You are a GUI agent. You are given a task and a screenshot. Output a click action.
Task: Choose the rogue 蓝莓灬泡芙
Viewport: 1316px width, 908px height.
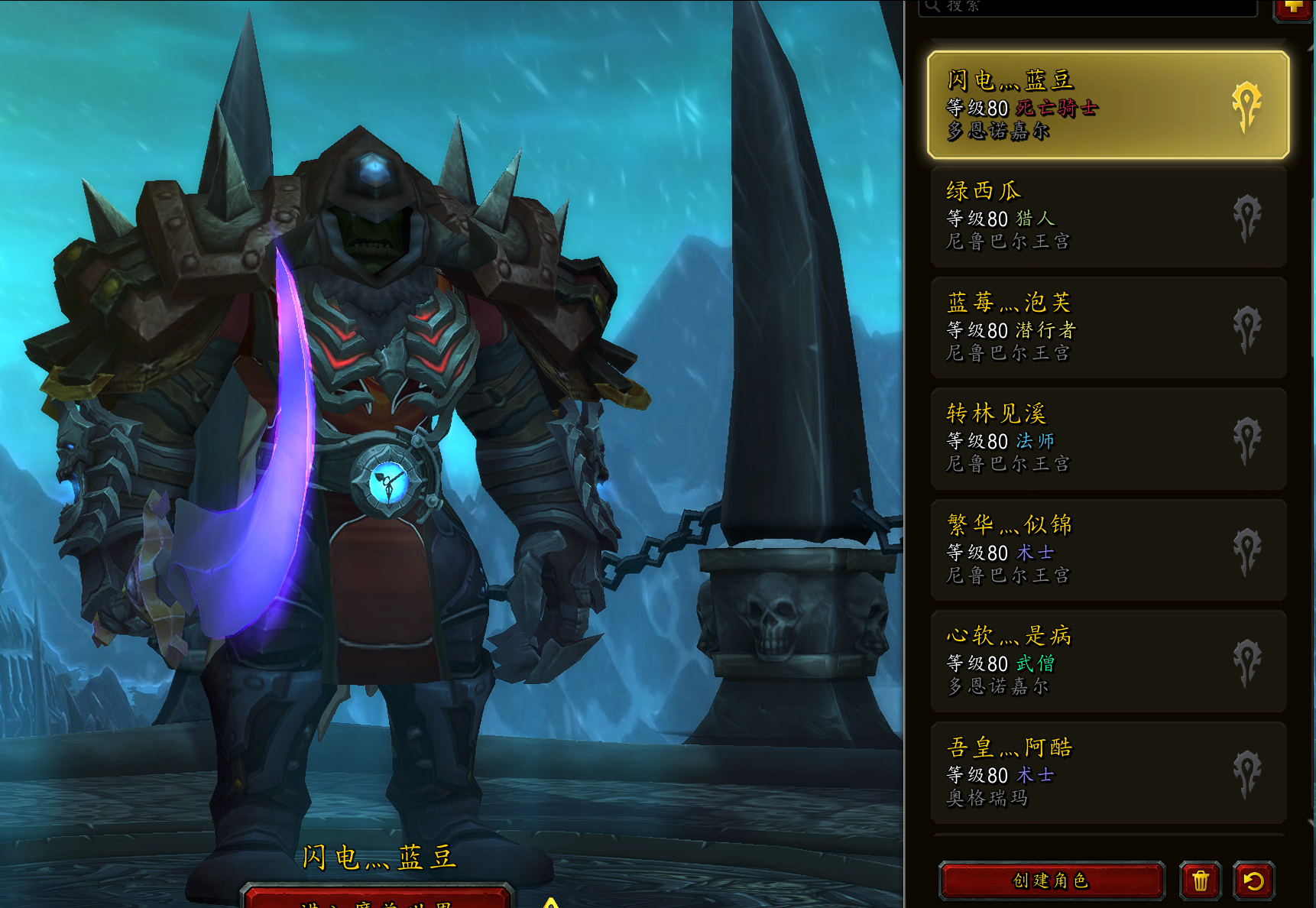click(1107, 327)
